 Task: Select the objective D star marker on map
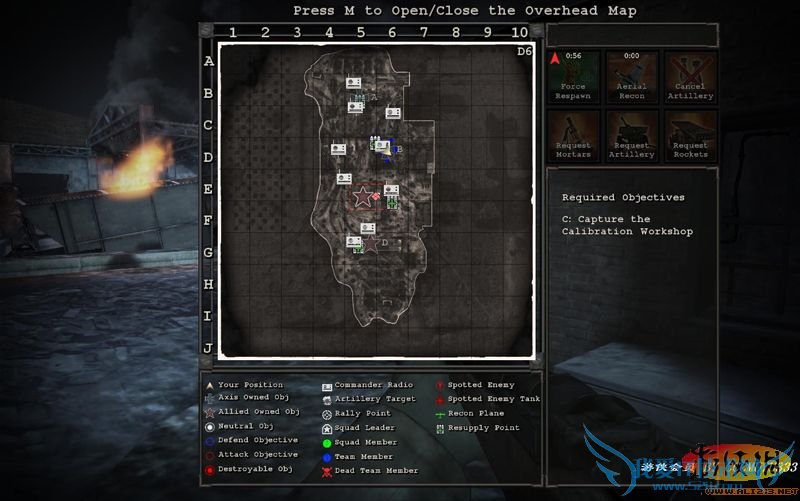(x=371, y=243)
